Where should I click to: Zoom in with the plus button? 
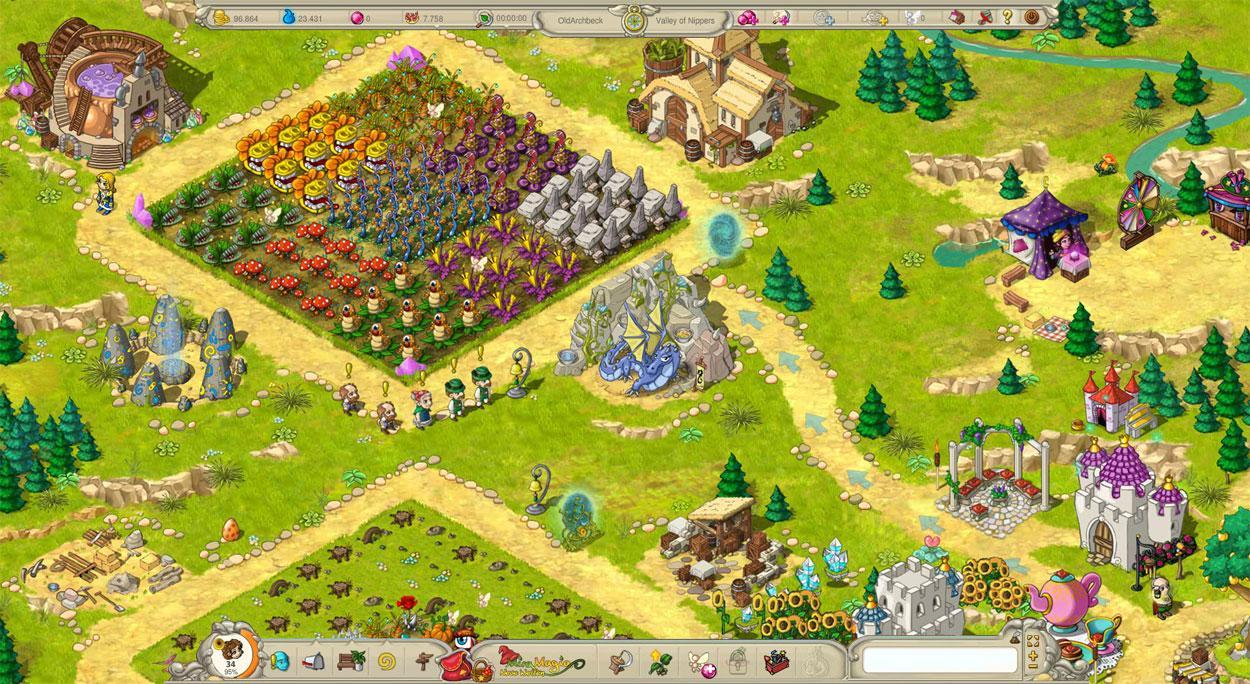click(1032, 655)
